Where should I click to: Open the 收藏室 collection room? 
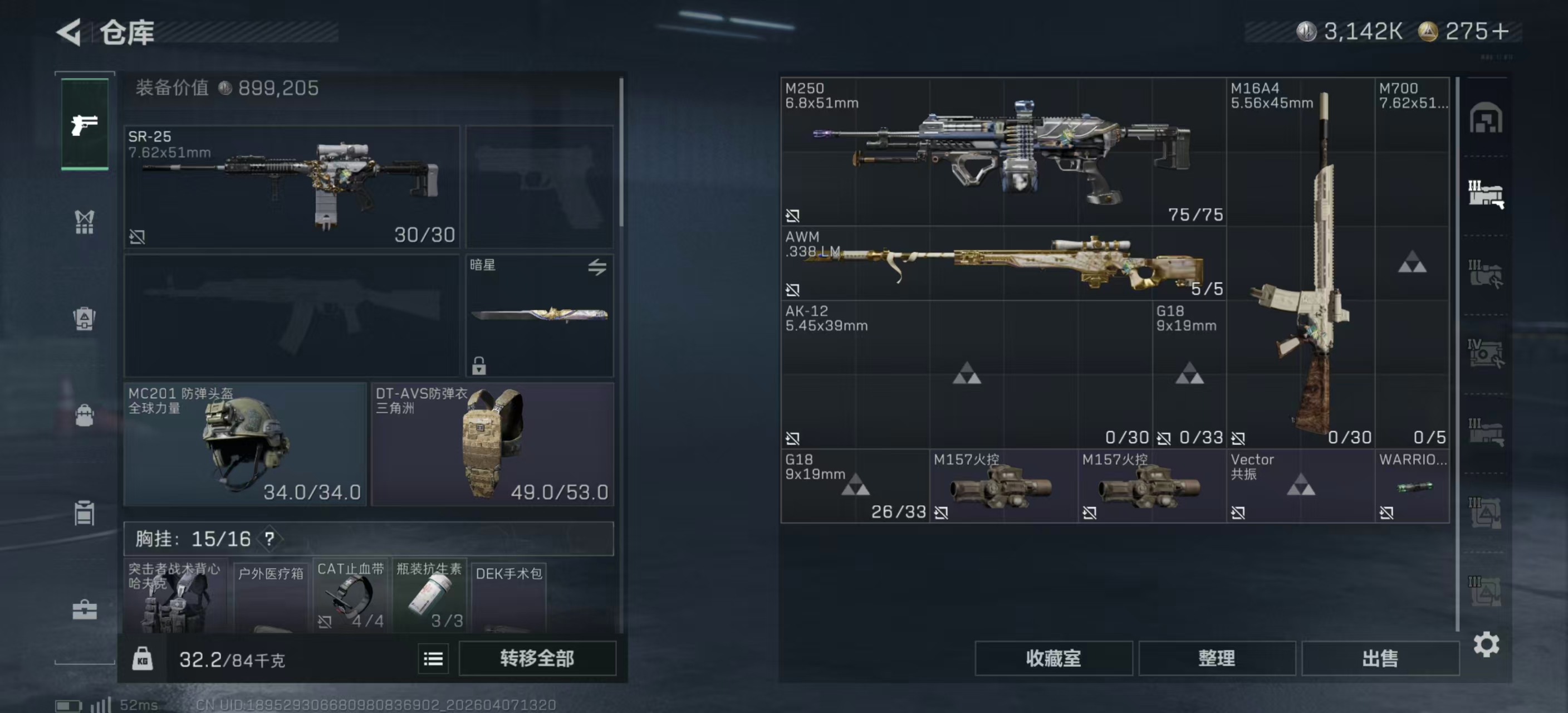tap(1053, 658)
